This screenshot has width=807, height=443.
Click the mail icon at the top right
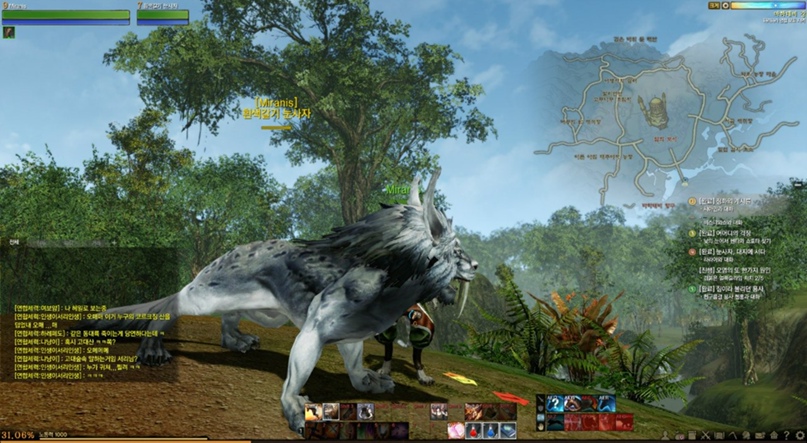coord(714,5)
